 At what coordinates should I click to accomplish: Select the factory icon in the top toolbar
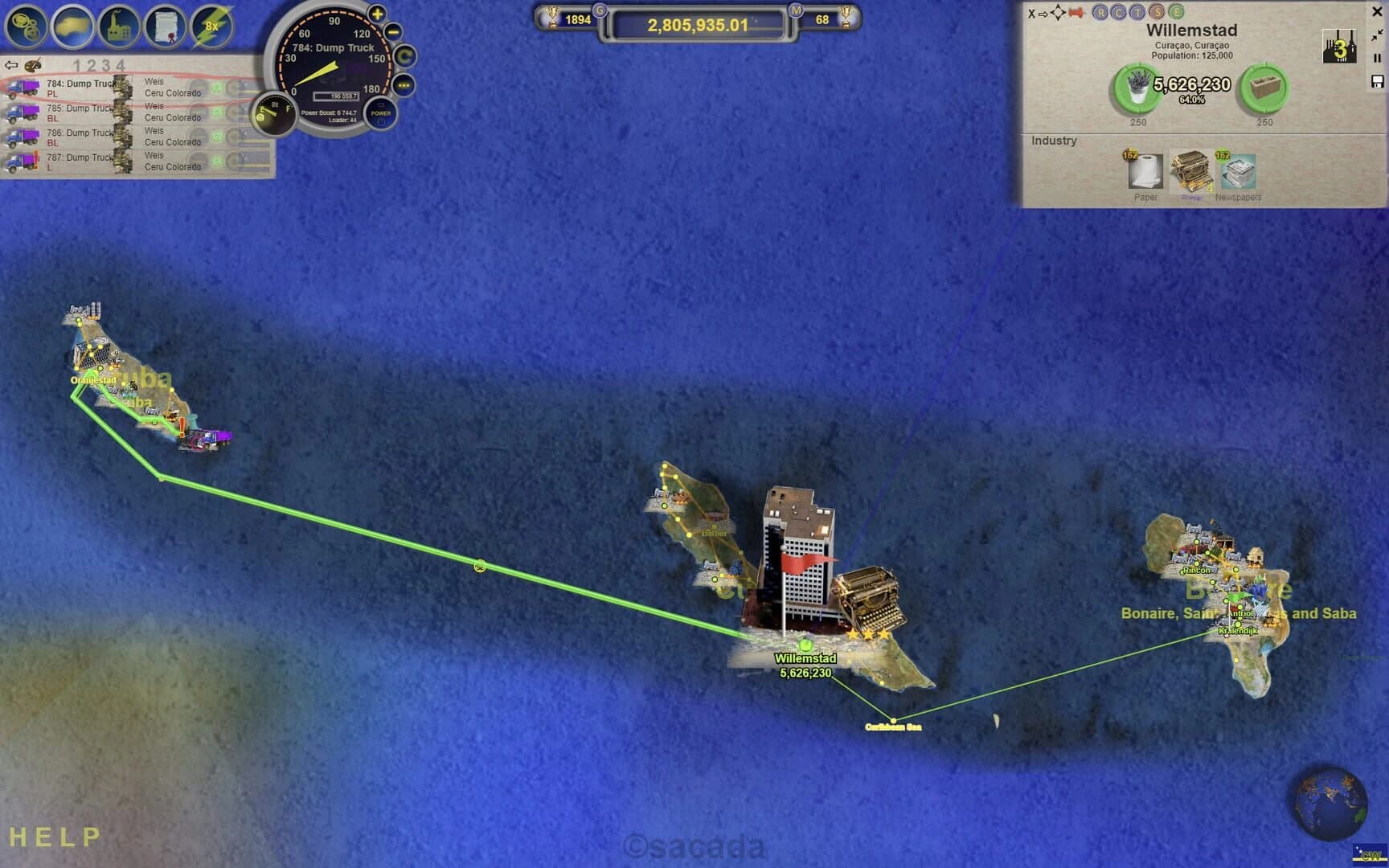tap(119, 24)
